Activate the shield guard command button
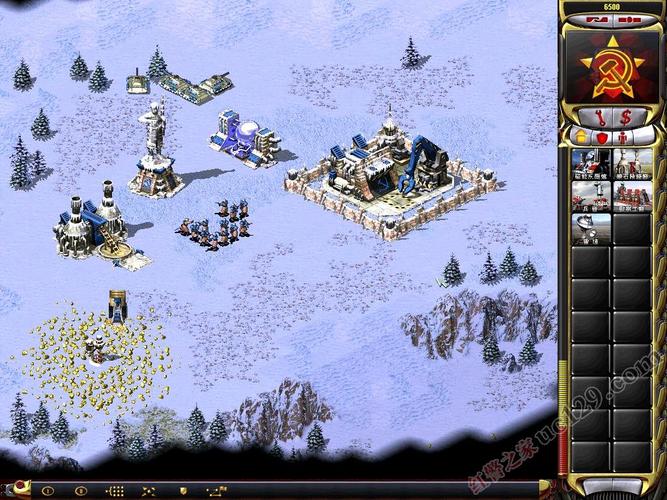The width and height of the screenshot is (667, 500). click(x=181, y=491)
